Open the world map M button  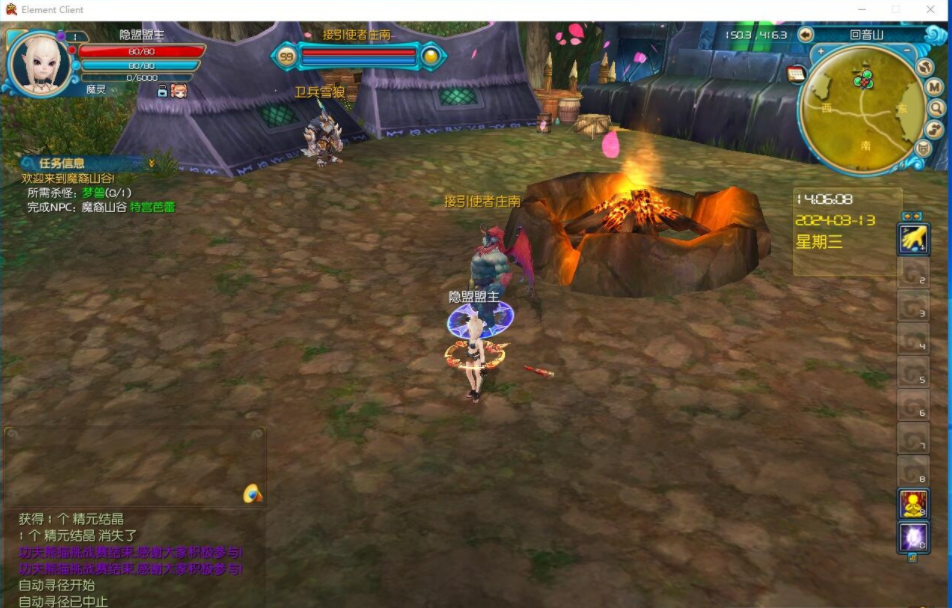tap(935, 87)
